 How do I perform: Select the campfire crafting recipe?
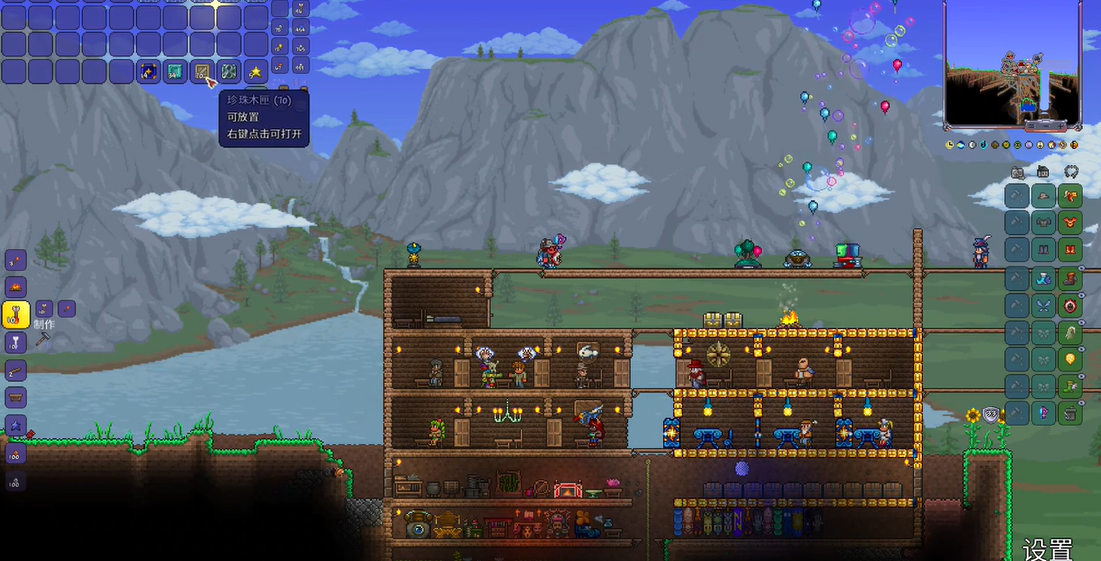[x=15, y=288]
